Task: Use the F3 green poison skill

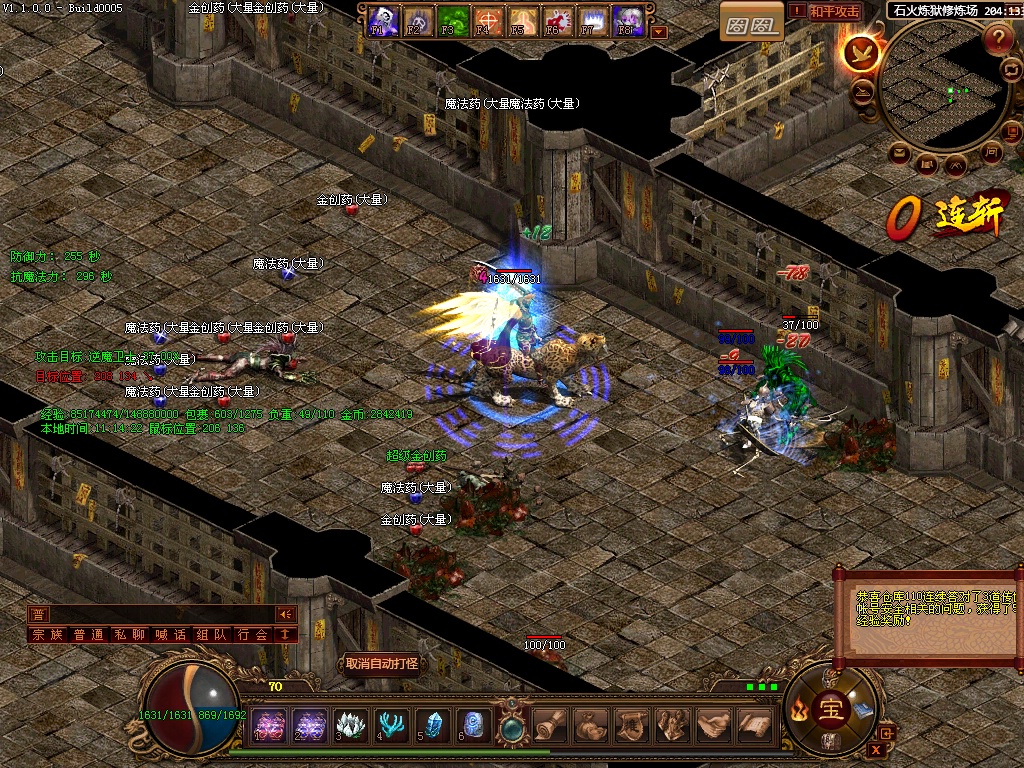Action: 453,18
